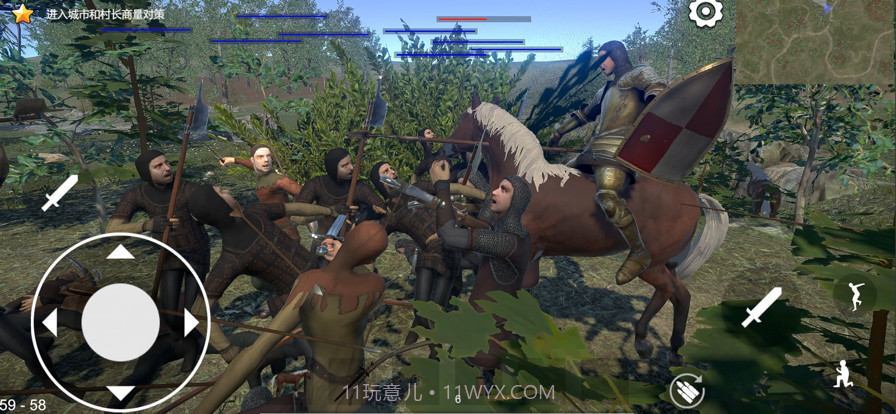Select the gold star quest icon
Viewport: 896px width, 414px height.
pos(22,13)
